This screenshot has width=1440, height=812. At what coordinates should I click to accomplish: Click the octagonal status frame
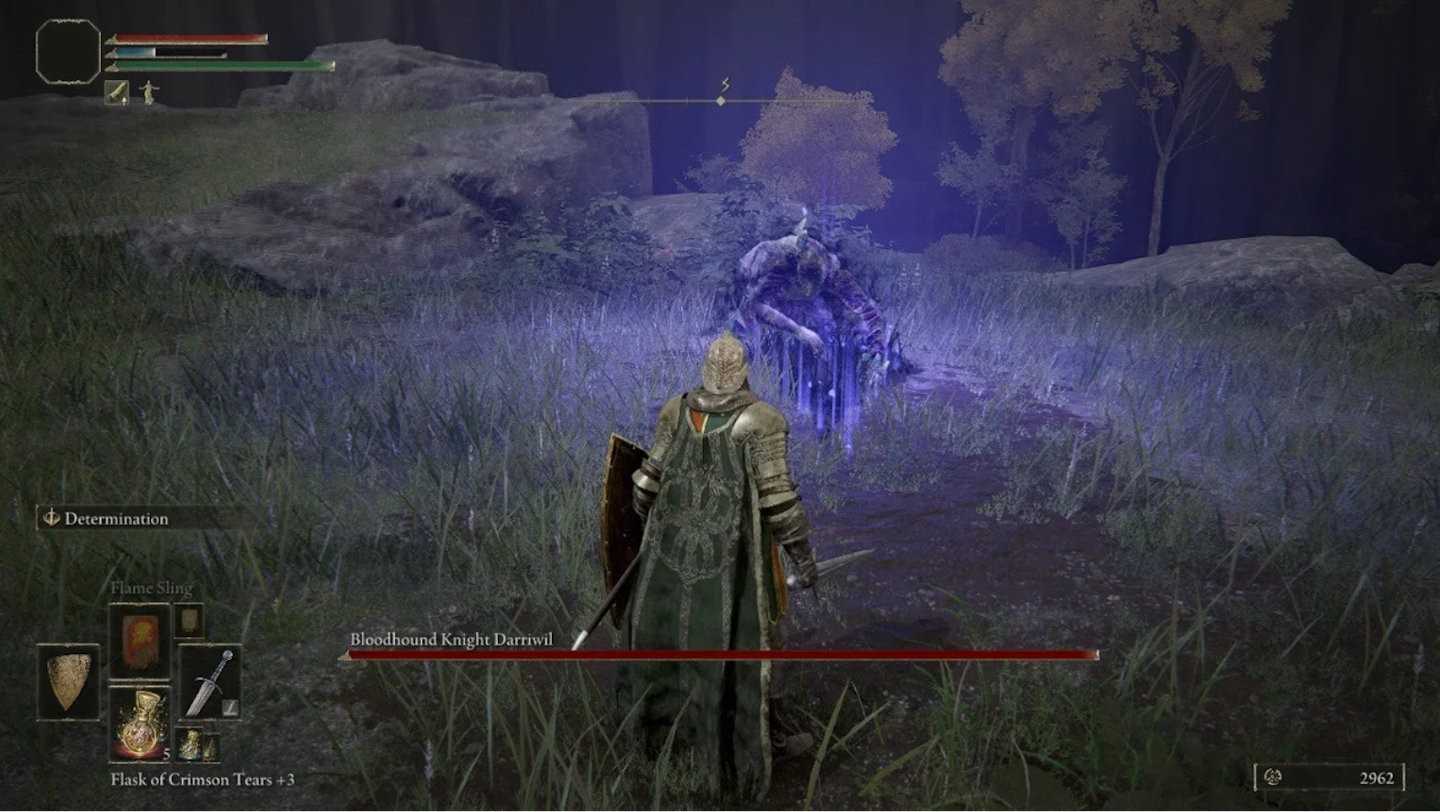pyautogui.click(x=68, y=51)
